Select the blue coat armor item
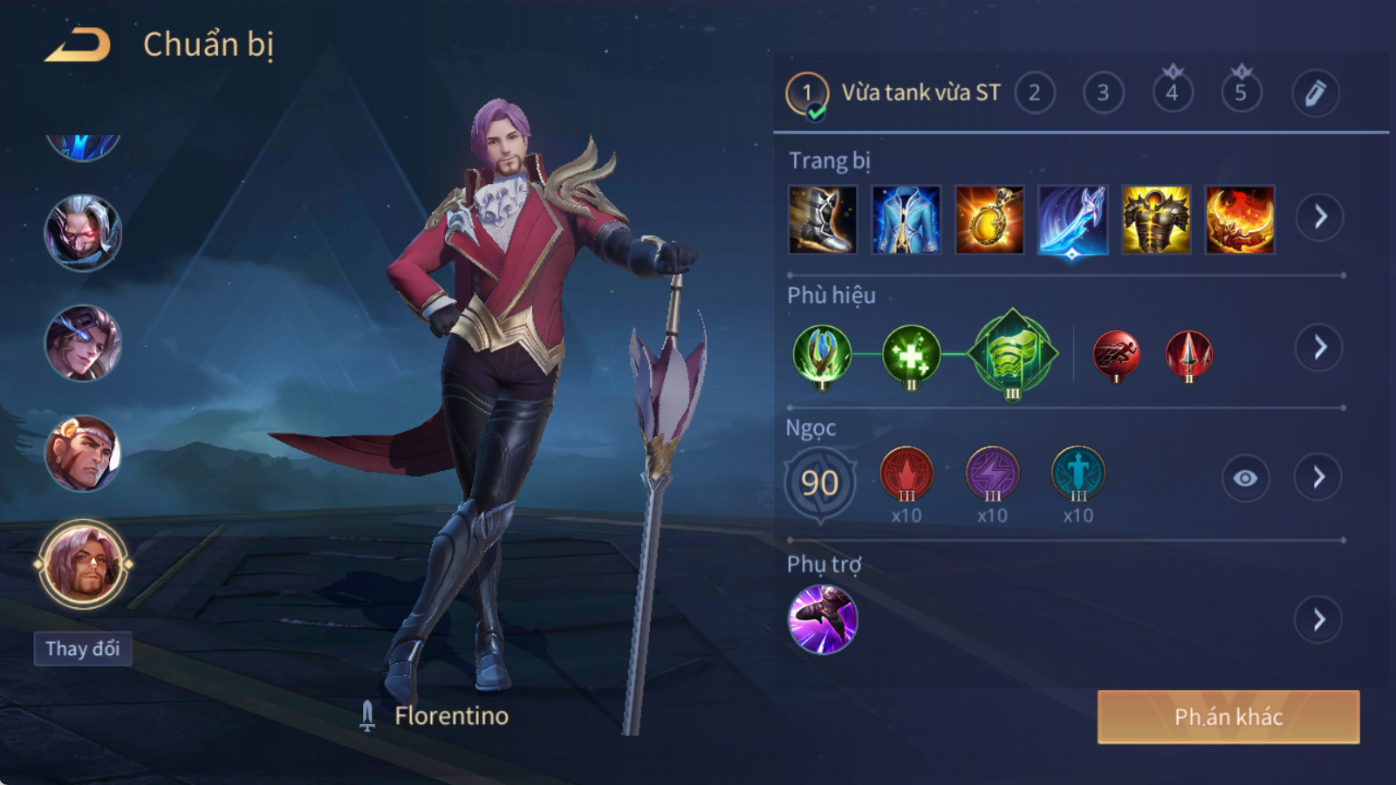The height and width of the screenshot is (785, 1396). pos(906,219)
